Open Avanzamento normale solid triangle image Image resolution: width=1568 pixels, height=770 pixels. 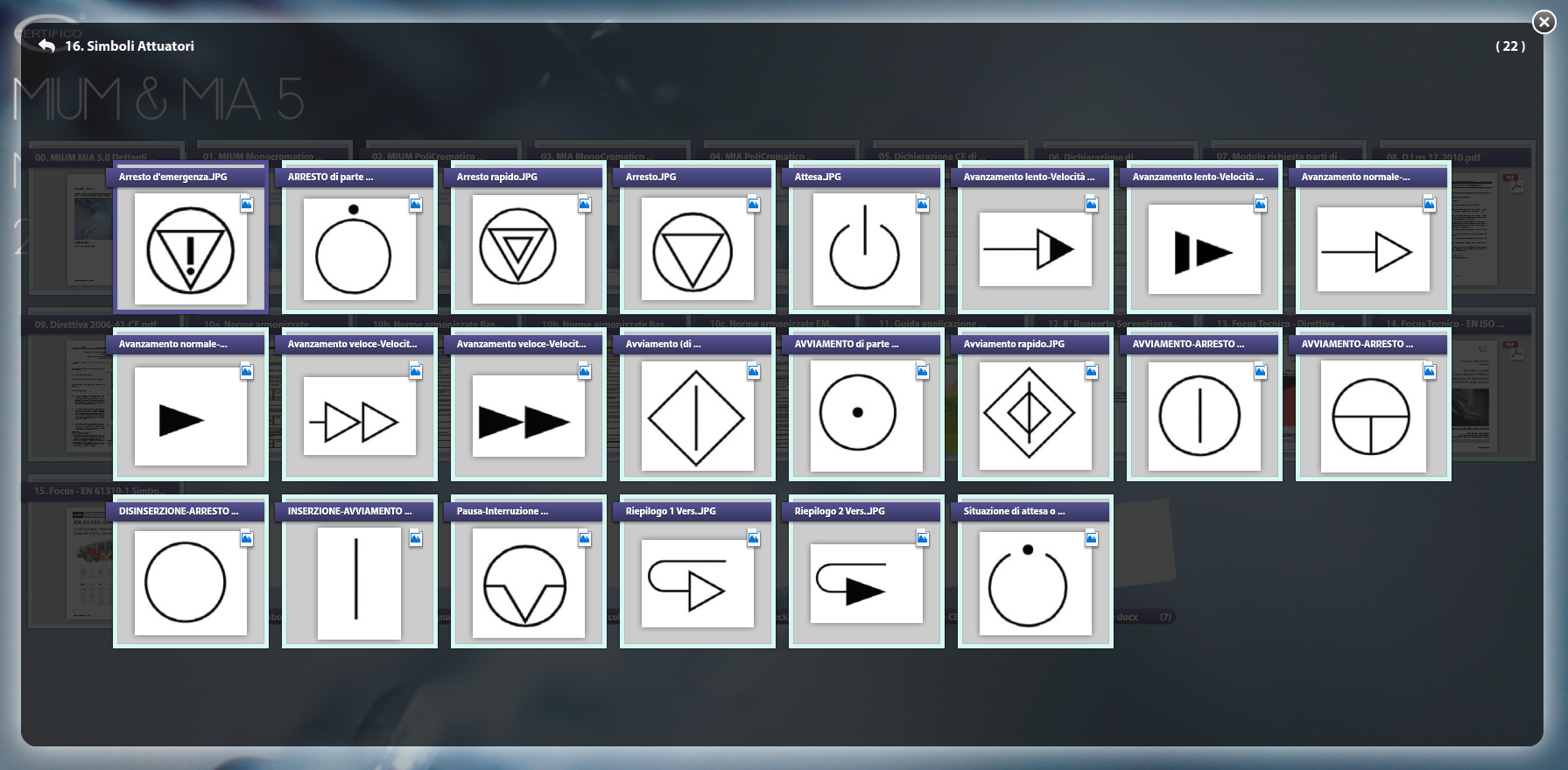[x=191, y=416]
